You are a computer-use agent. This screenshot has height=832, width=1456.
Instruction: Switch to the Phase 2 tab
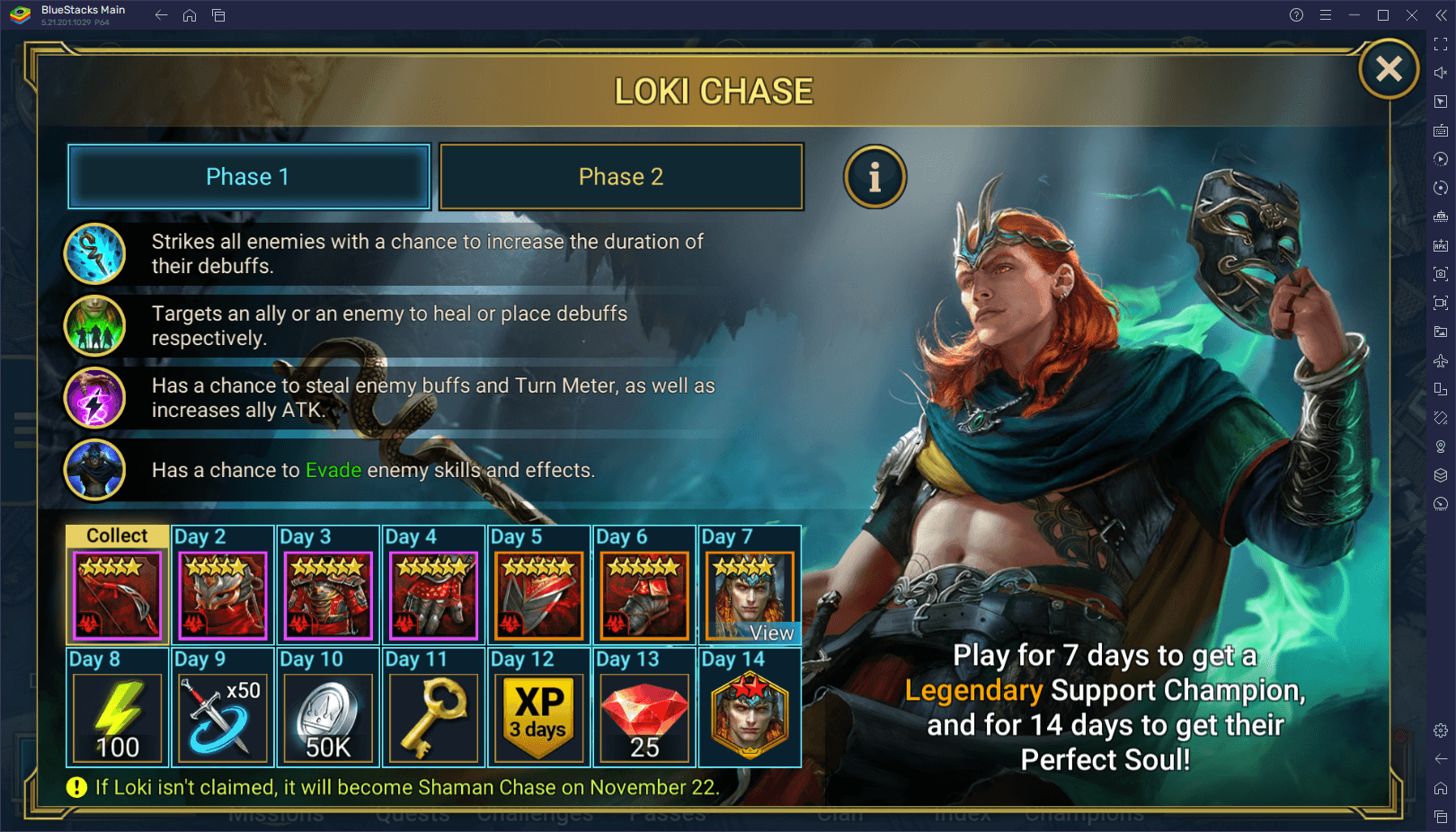(x=620, y=176)
